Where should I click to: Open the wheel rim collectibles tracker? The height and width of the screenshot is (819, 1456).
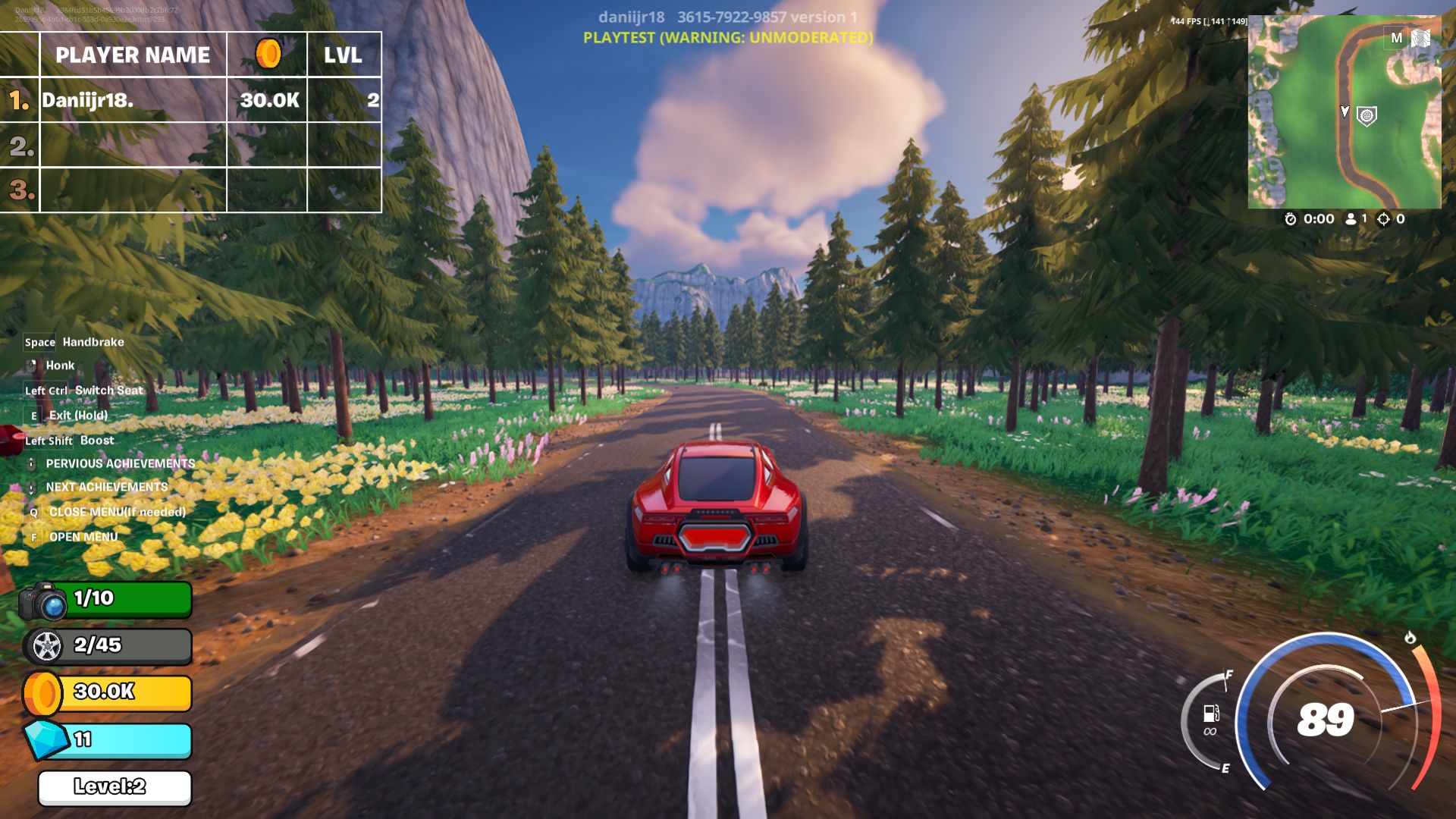[x=107, y=646]
